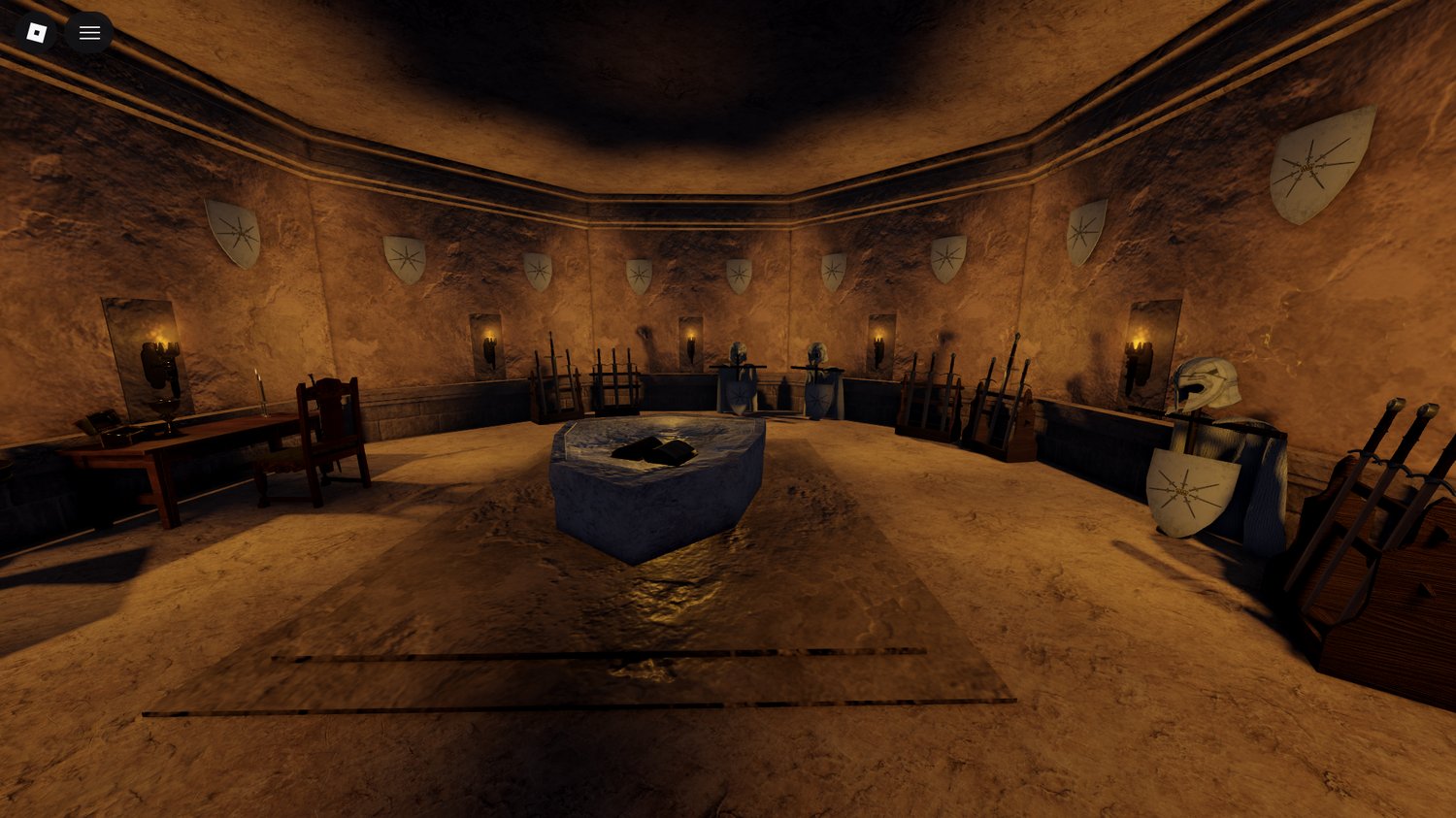Click the Roblox logo icon
Image resolution: width=1456 pixels, height=818 pixels.
point(36,32)
